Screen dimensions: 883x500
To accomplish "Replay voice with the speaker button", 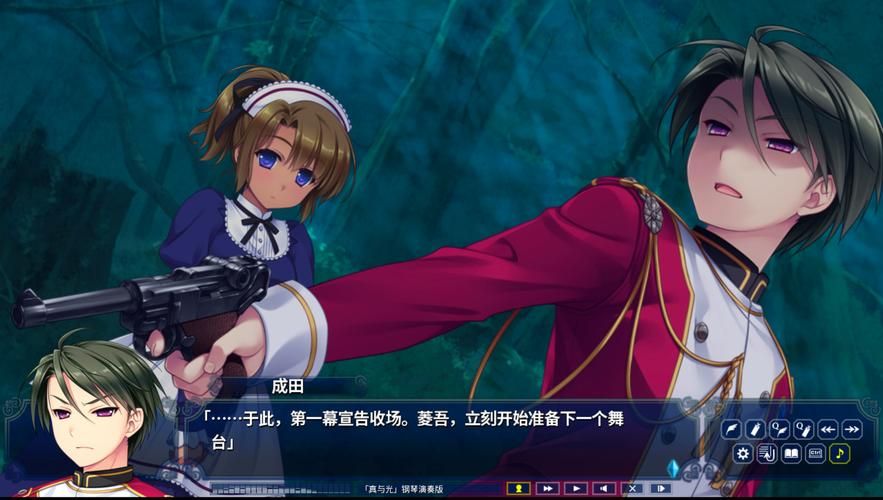I will [x=603, y=488].
